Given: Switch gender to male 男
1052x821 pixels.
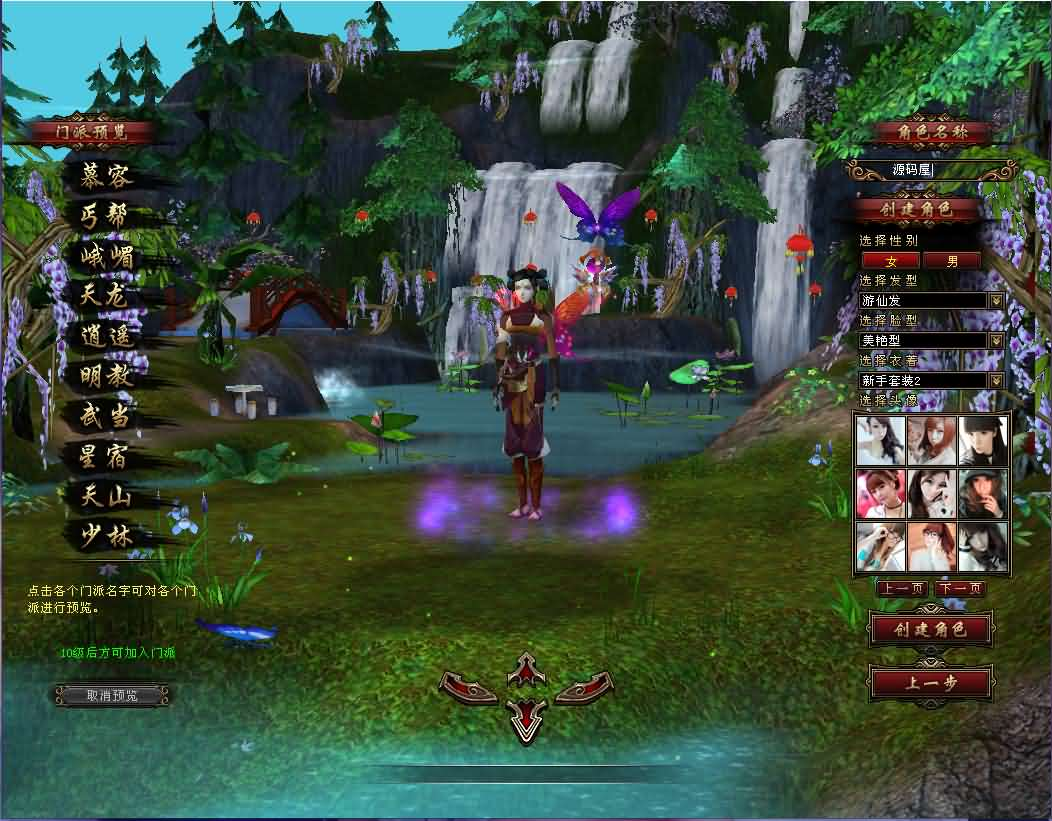Looking at the screenshot, I should coord(951,261).
